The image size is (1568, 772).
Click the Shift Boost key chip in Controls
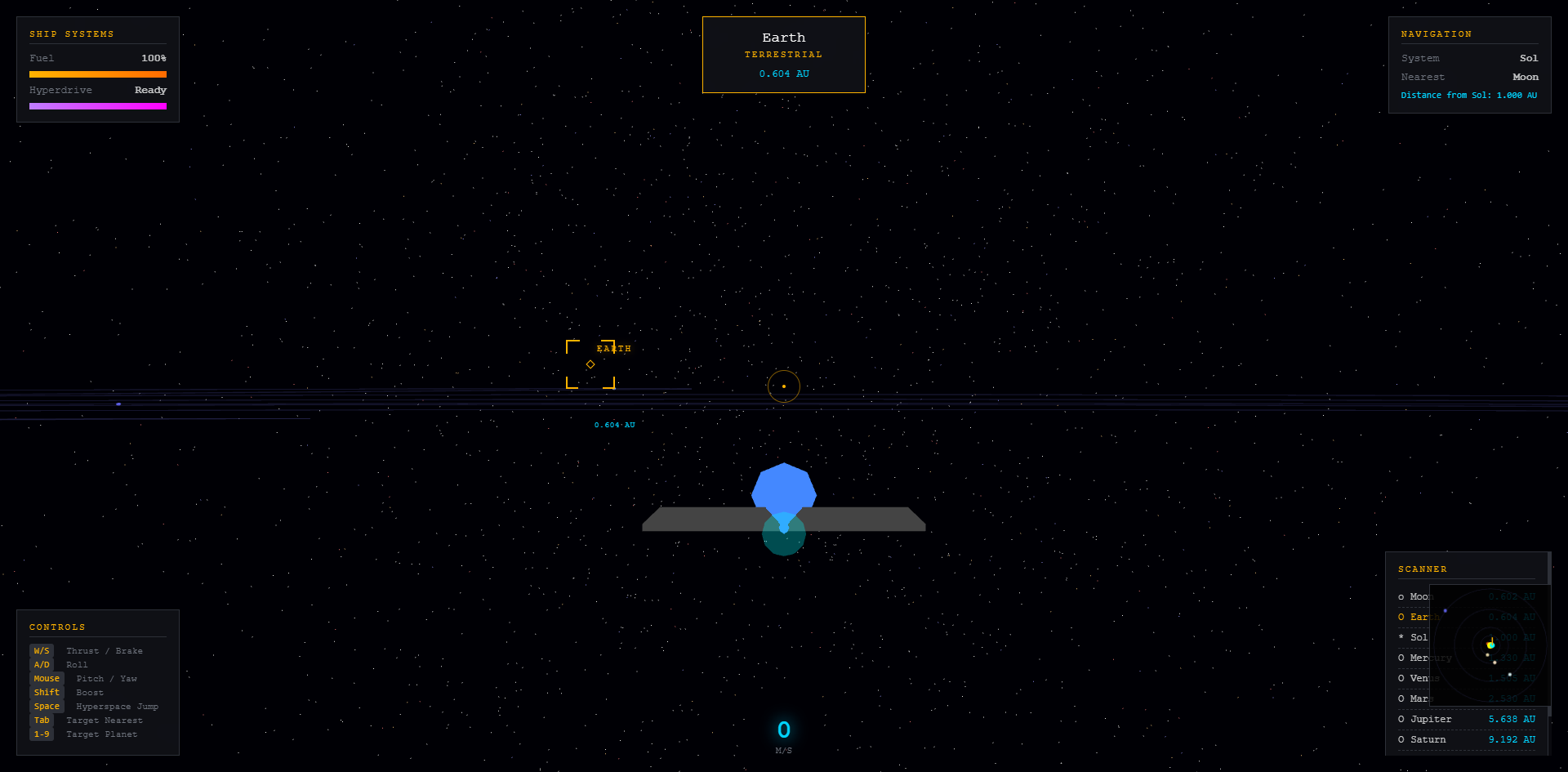[x=47, y=692]
